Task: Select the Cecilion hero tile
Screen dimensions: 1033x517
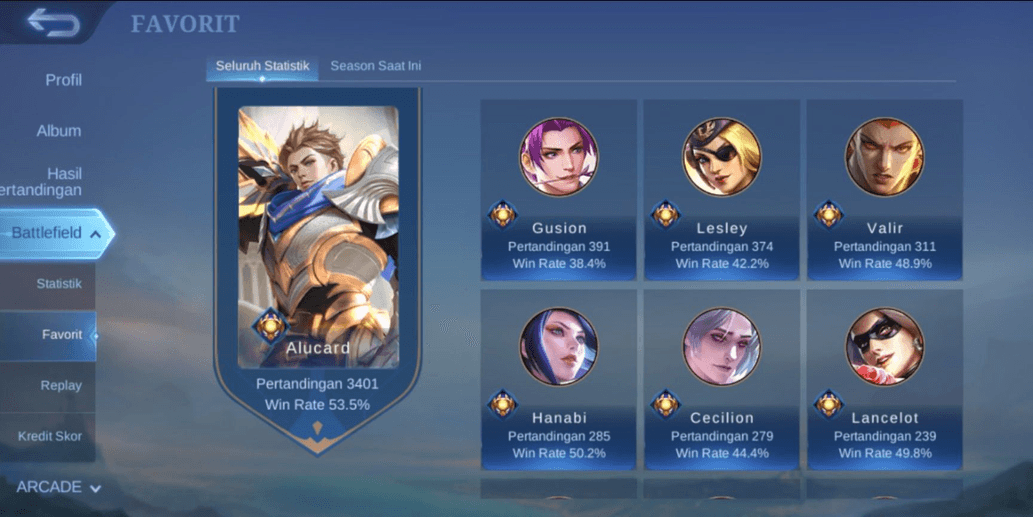Action: (x=721, y=380)
